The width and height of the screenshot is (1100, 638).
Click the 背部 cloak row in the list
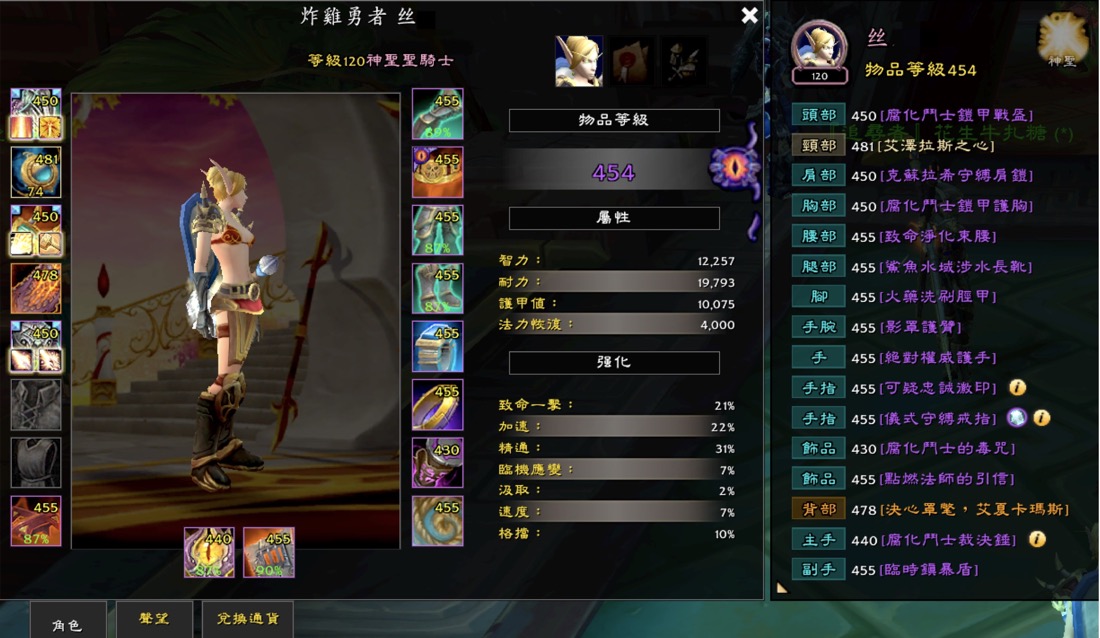pyautogui.click(x=819, y=509)
